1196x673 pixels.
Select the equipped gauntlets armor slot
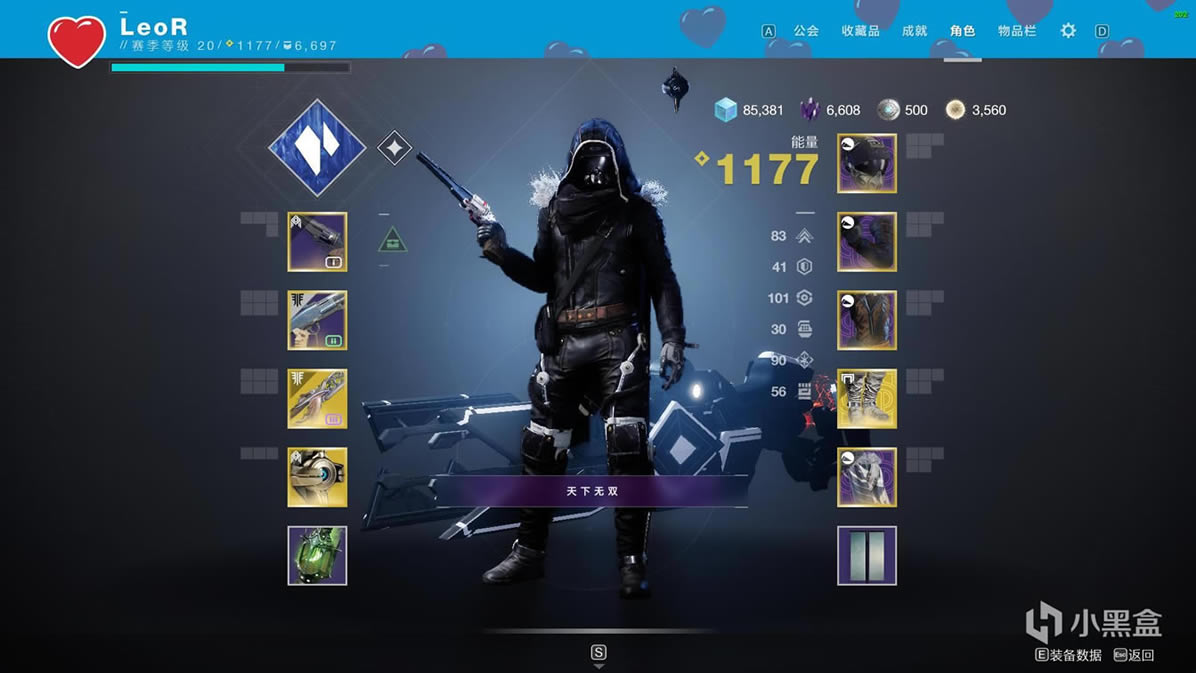coord(866,241)
